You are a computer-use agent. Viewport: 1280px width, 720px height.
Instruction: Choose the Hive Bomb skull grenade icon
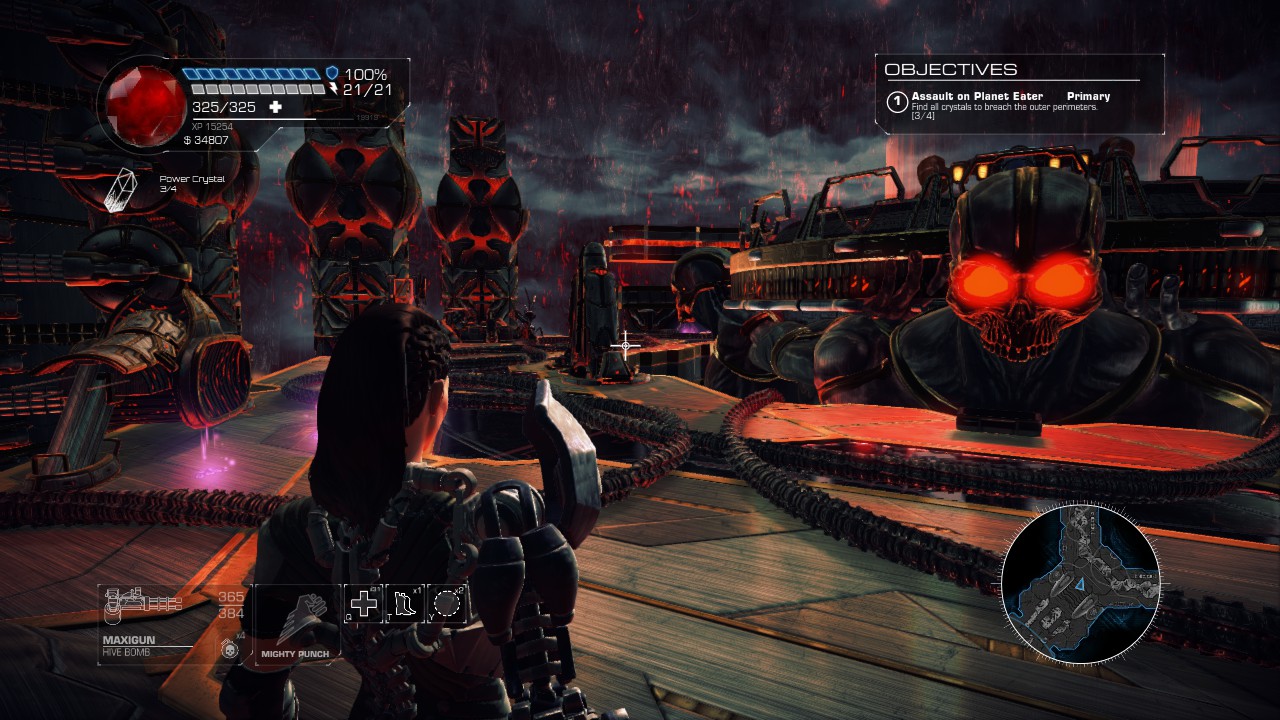(x=229, y=649)
